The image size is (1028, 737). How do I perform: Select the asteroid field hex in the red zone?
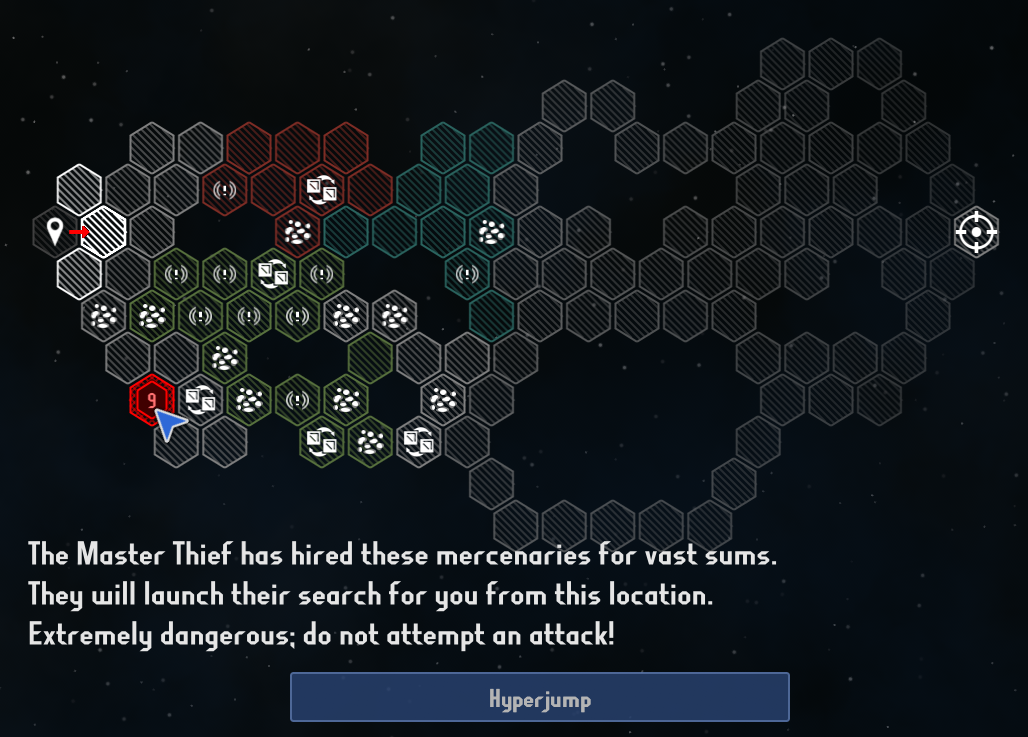[x=297, y=232]
